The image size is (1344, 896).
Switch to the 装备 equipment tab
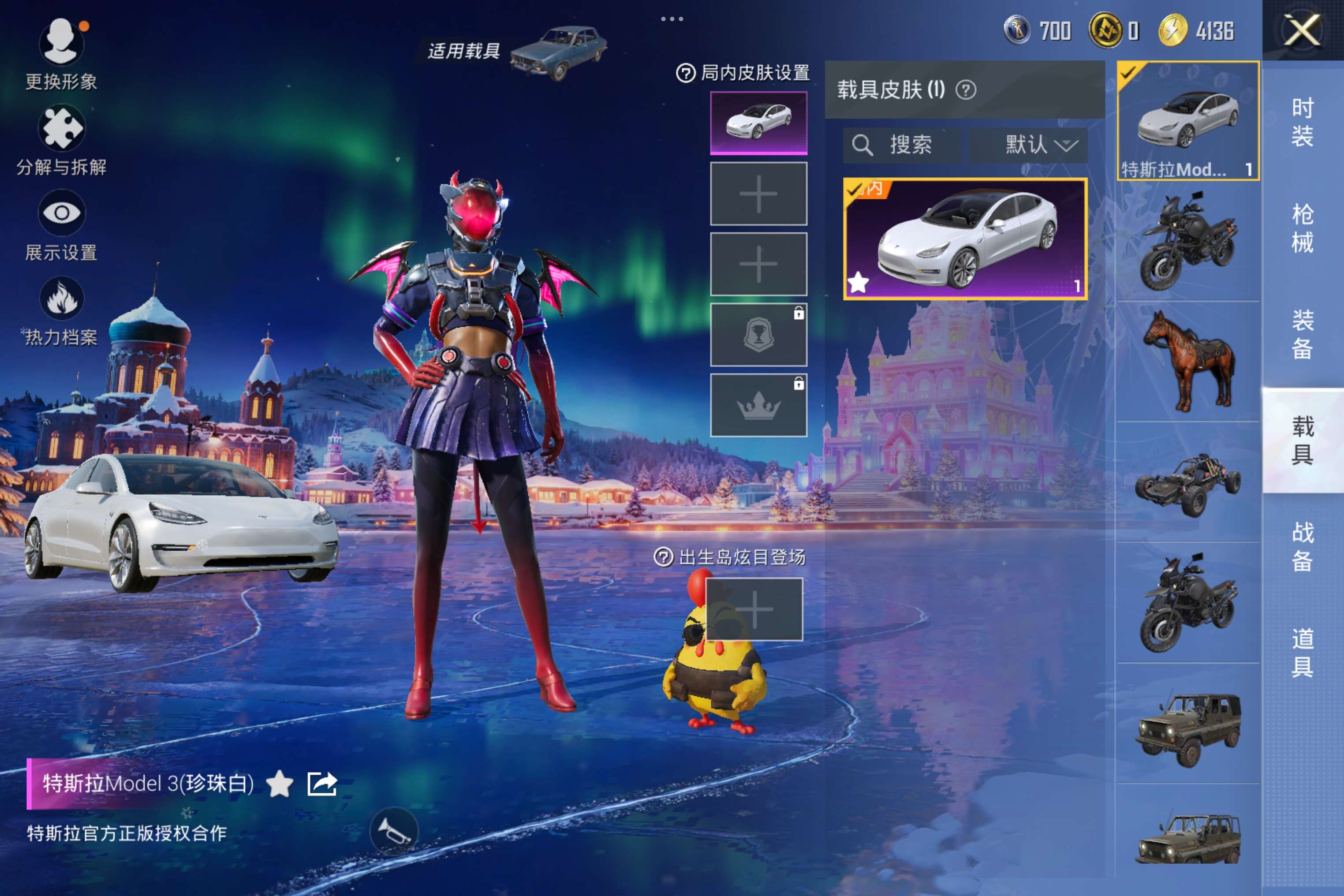point(1302,335)
